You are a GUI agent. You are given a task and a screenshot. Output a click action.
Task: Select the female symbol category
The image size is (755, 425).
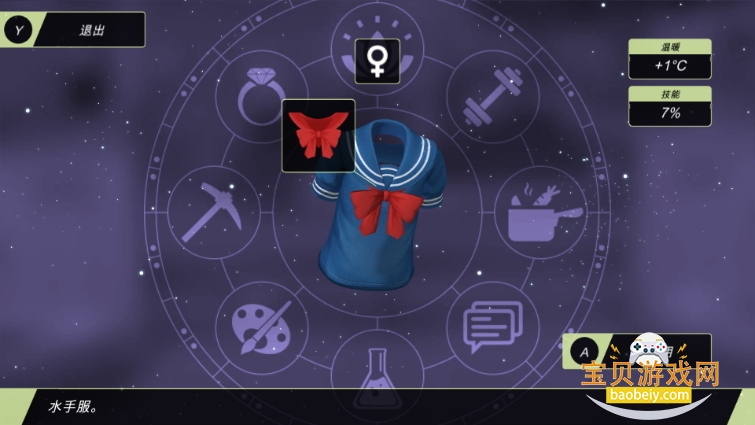(377, 61)
